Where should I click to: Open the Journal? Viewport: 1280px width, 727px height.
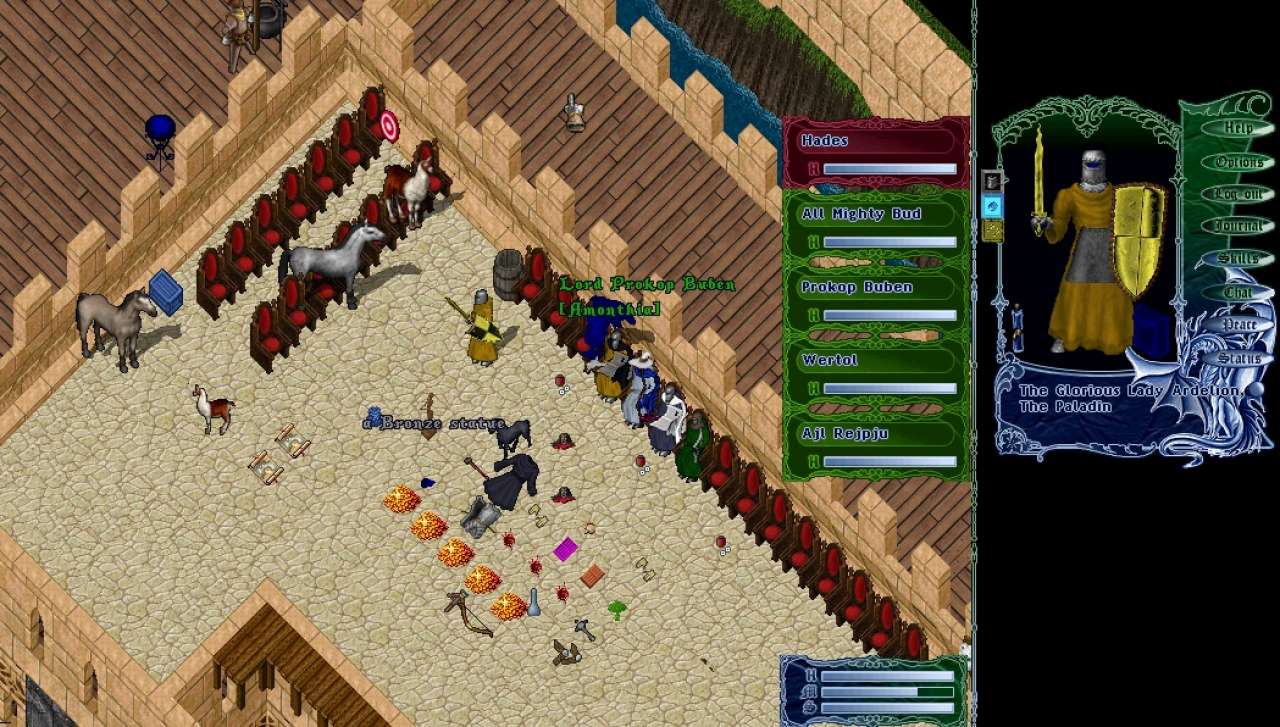point(1238,227)
